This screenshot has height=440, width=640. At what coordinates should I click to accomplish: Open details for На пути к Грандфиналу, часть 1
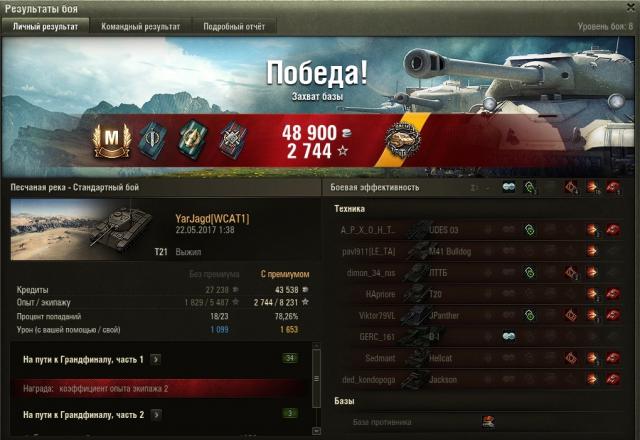[156, 358]
